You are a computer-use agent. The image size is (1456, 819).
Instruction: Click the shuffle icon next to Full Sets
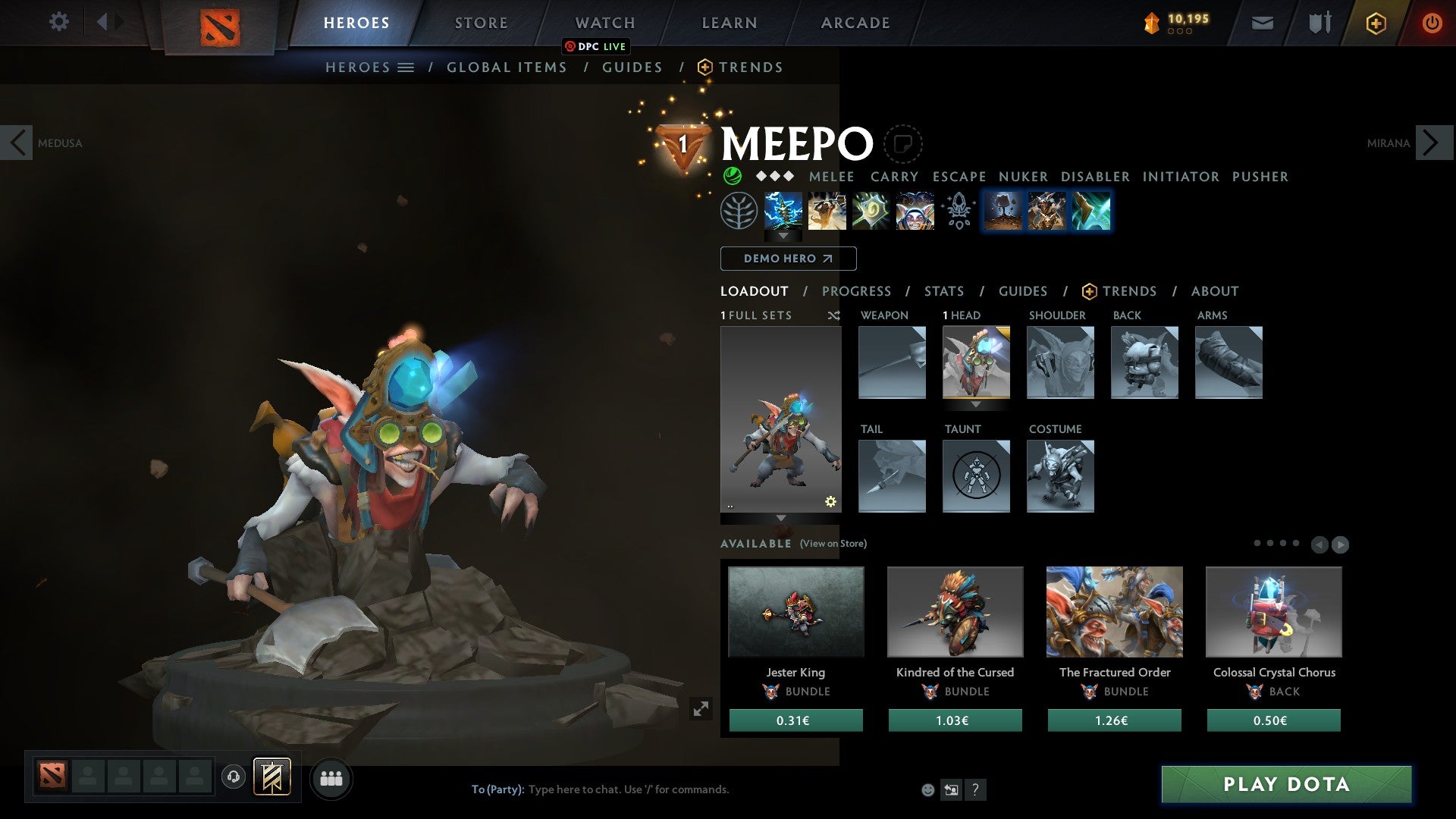[835, 315]
